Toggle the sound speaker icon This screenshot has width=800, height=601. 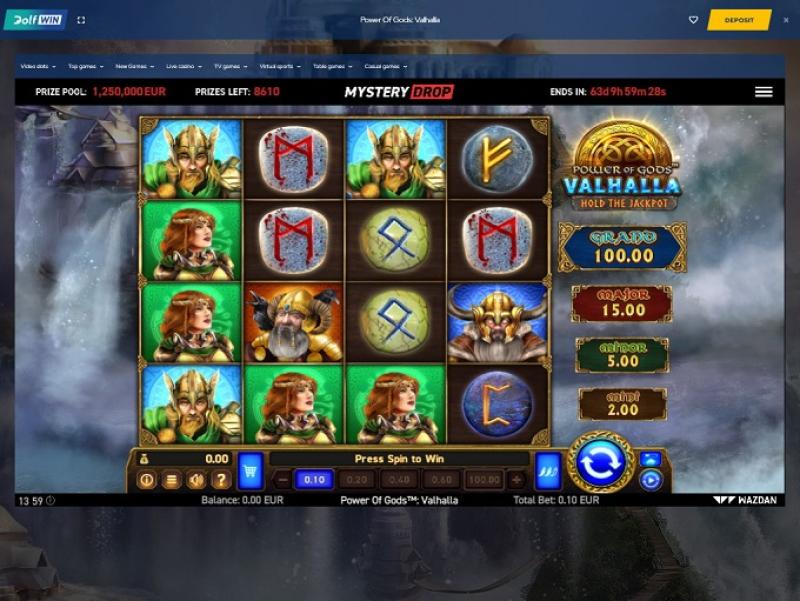click(196, 480)
